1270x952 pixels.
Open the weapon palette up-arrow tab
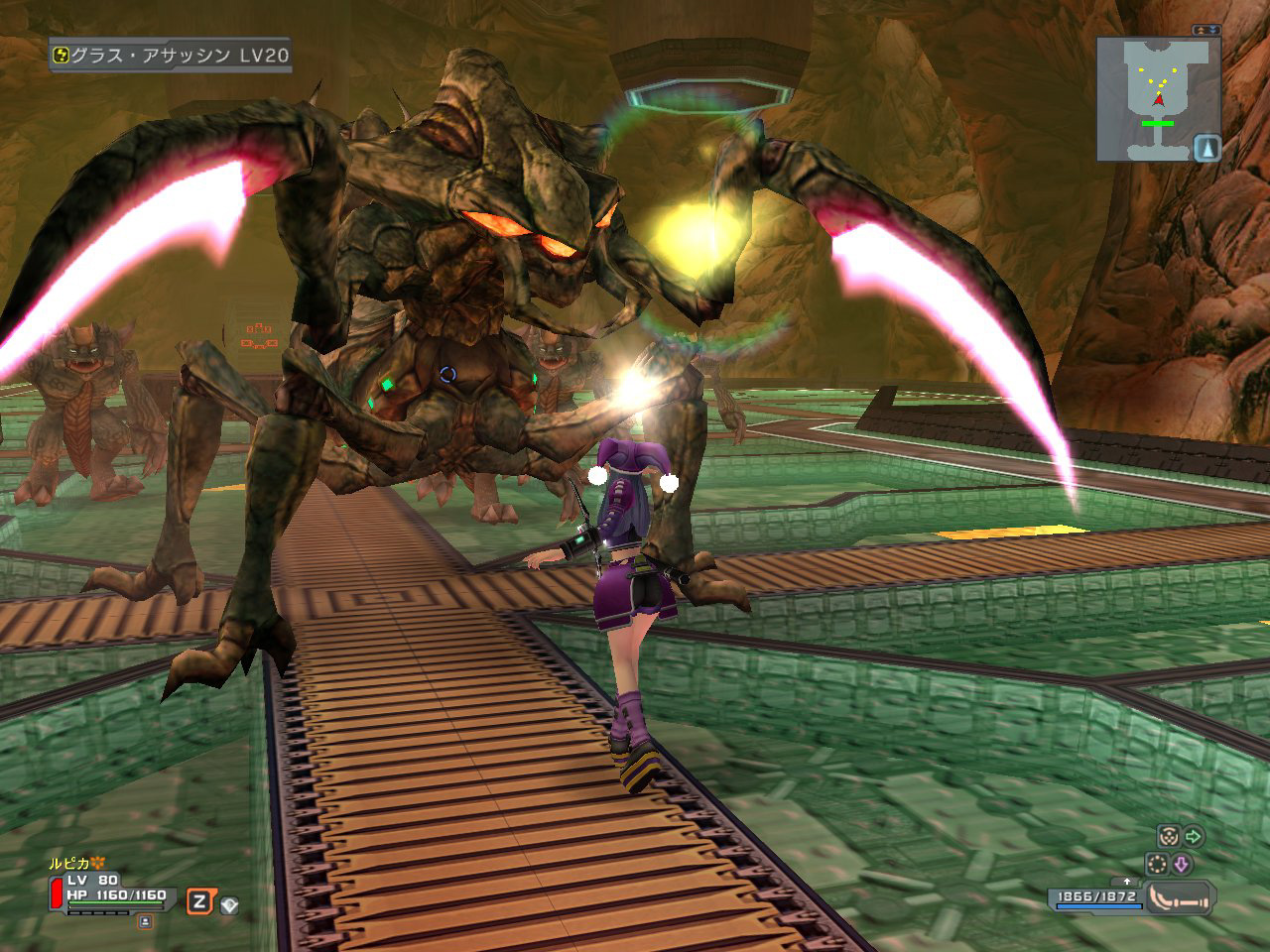coord(1126,881)
